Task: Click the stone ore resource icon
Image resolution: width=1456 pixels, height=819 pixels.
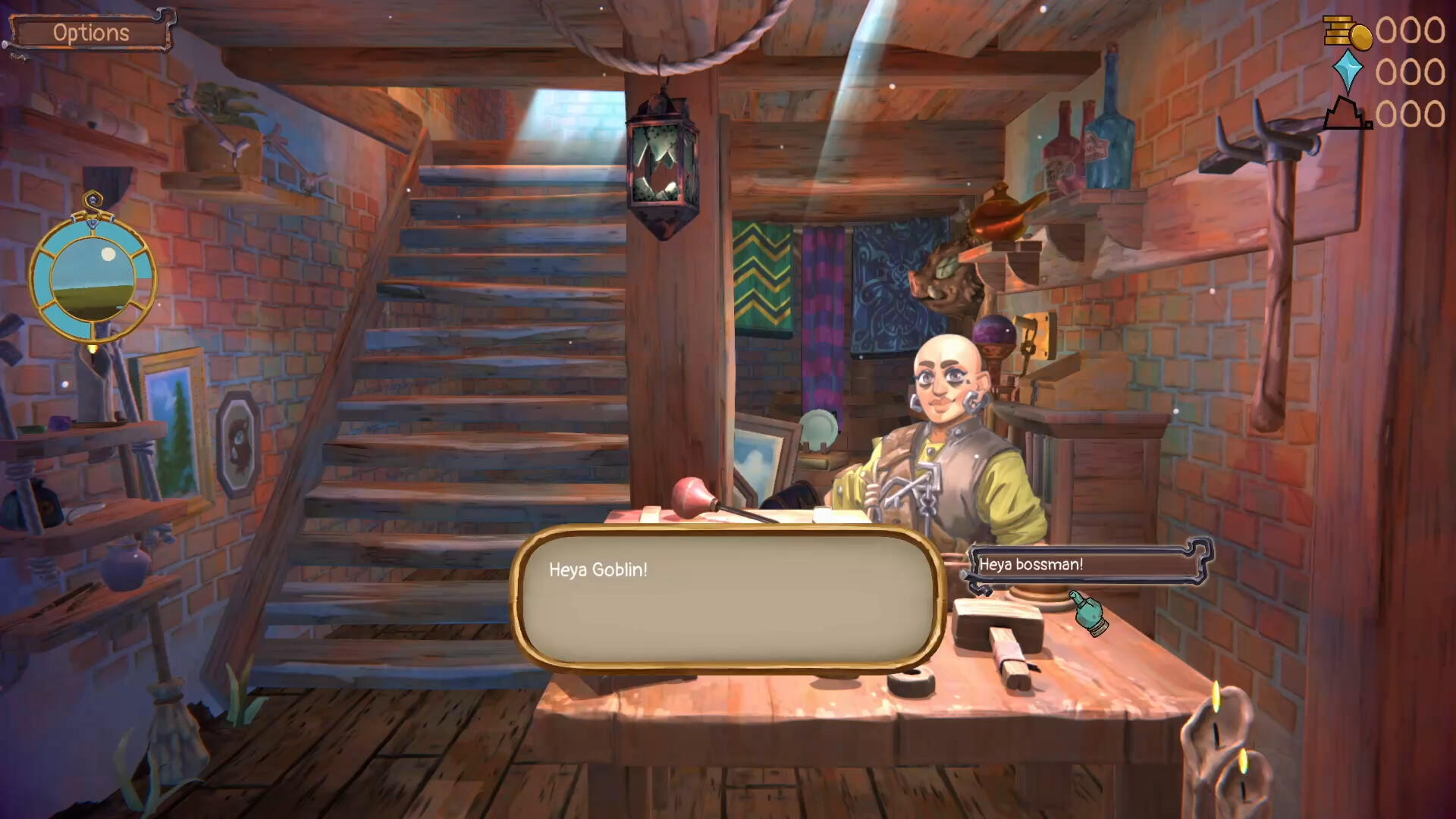Action: coord(1348,114)
